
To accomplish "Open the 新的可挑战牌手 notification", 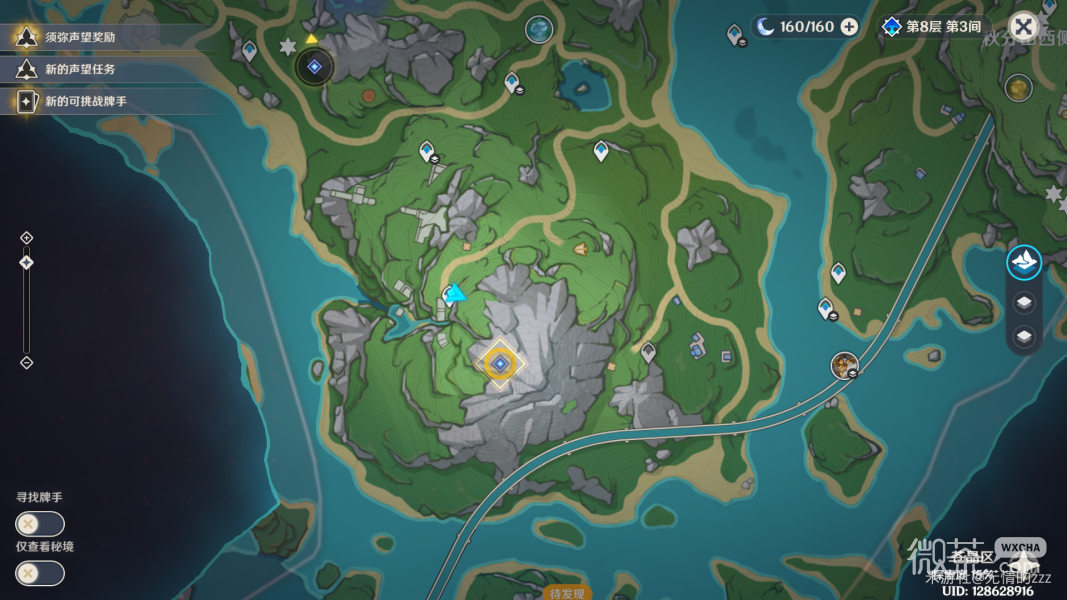I will (x=85, y=101).
